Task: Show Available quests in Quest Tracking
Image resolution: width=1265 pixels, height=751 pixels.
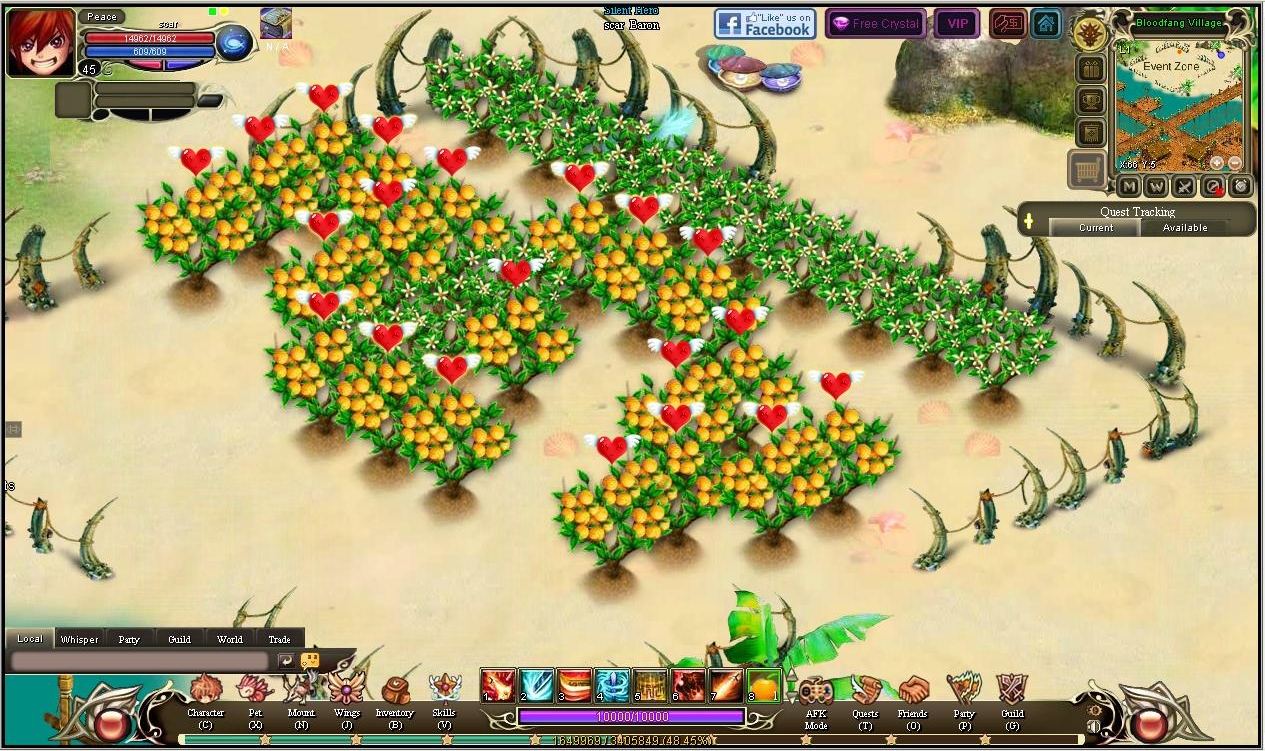Action: coord(1185,228)
